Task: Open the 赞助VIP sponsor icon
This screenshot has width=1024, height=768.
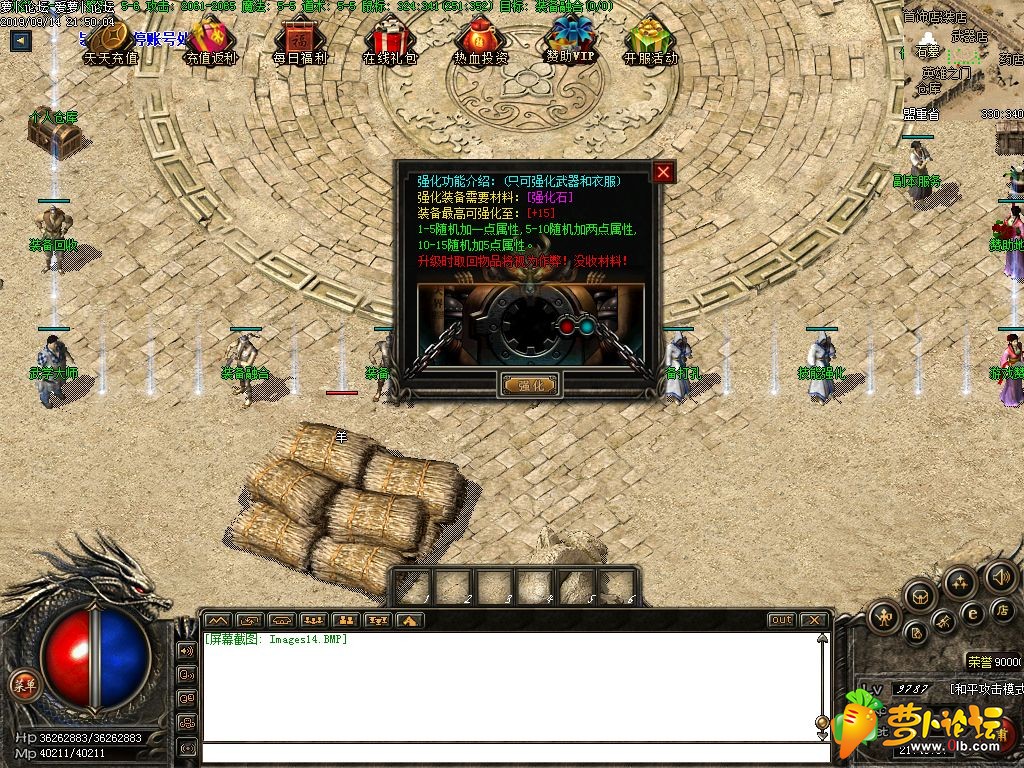Action: (570, 42)
